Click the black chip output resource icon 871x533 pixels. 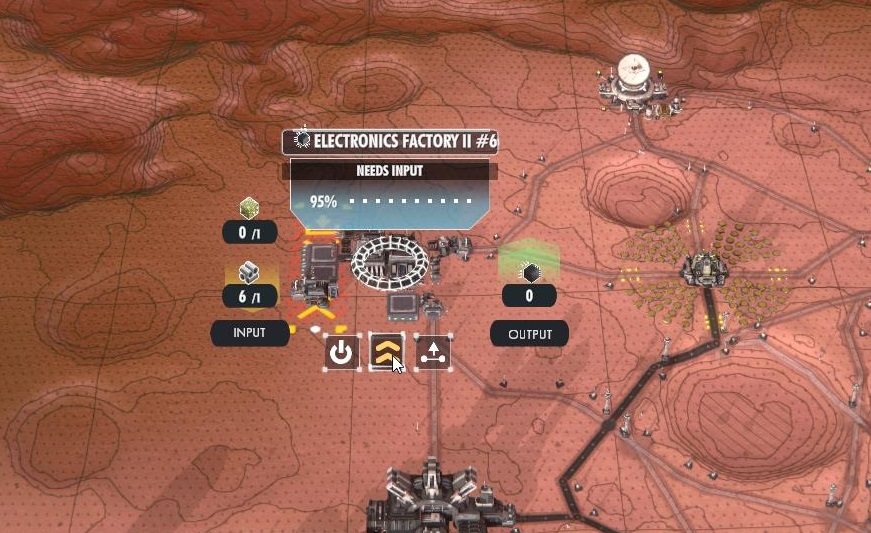coord(529,272)
